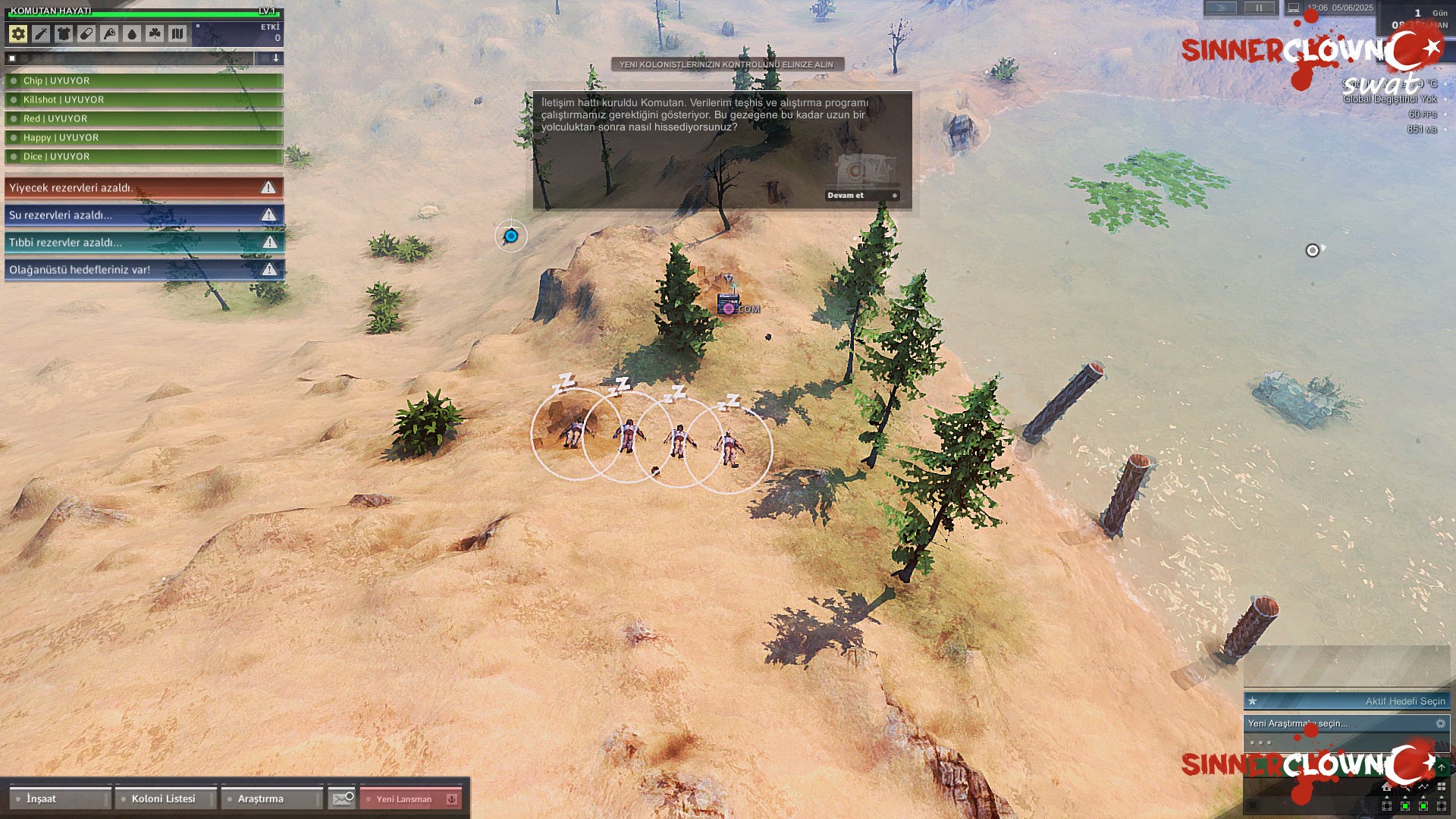Open the İnşaat build menu
Viewport: 1456px width, 819px height.
click(60, 799)
